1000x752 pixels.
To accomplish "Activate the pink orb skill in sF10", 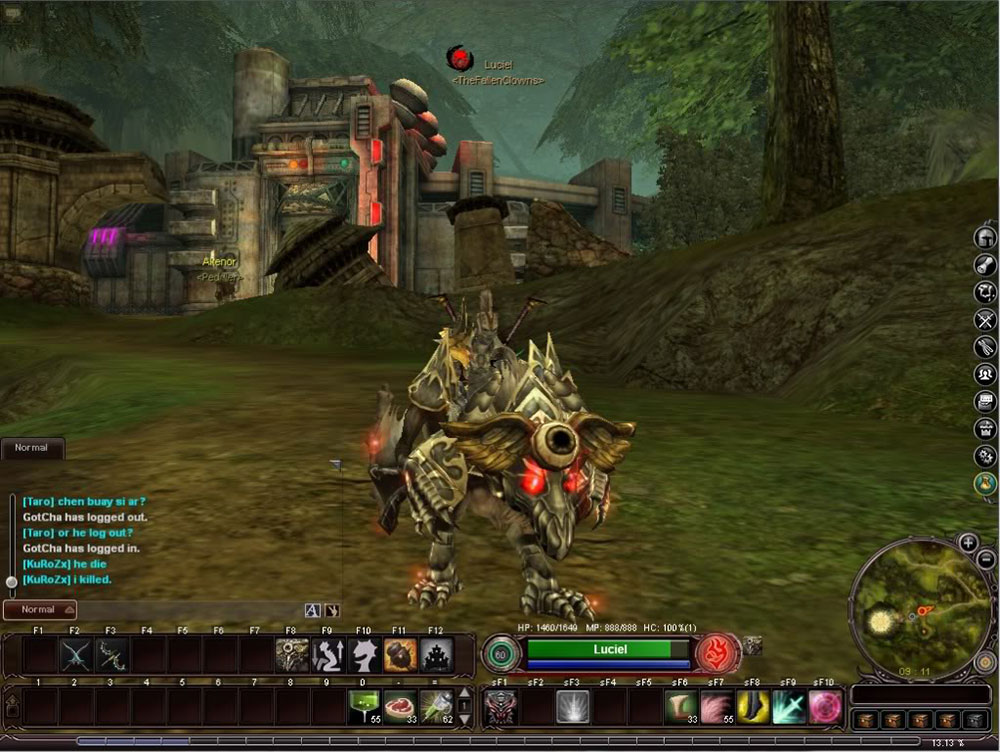I will 825,706.
